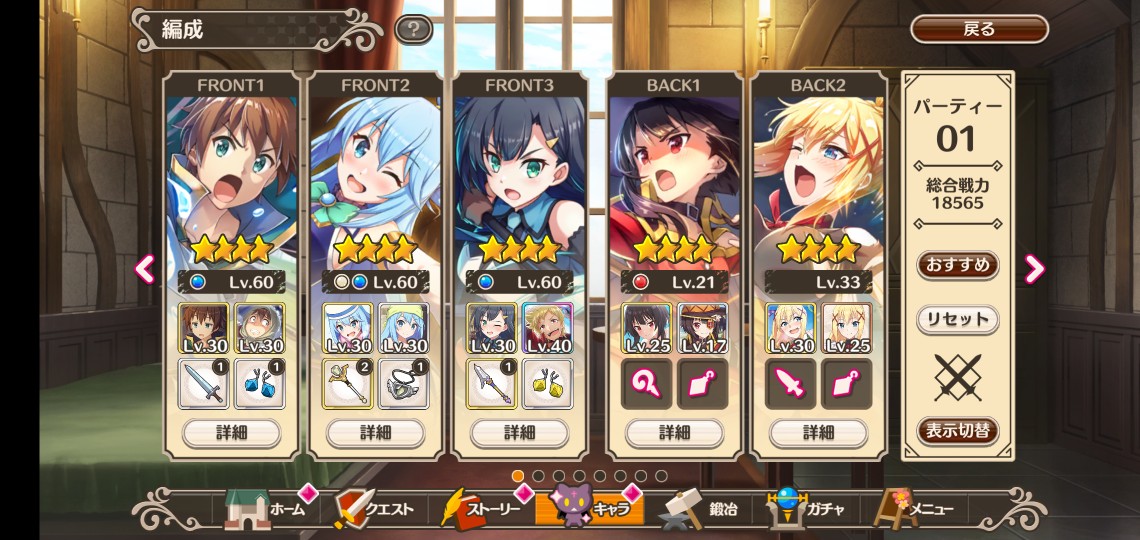
Task: Open 詳細 details for FRONT3
Action: pos(519,432)
